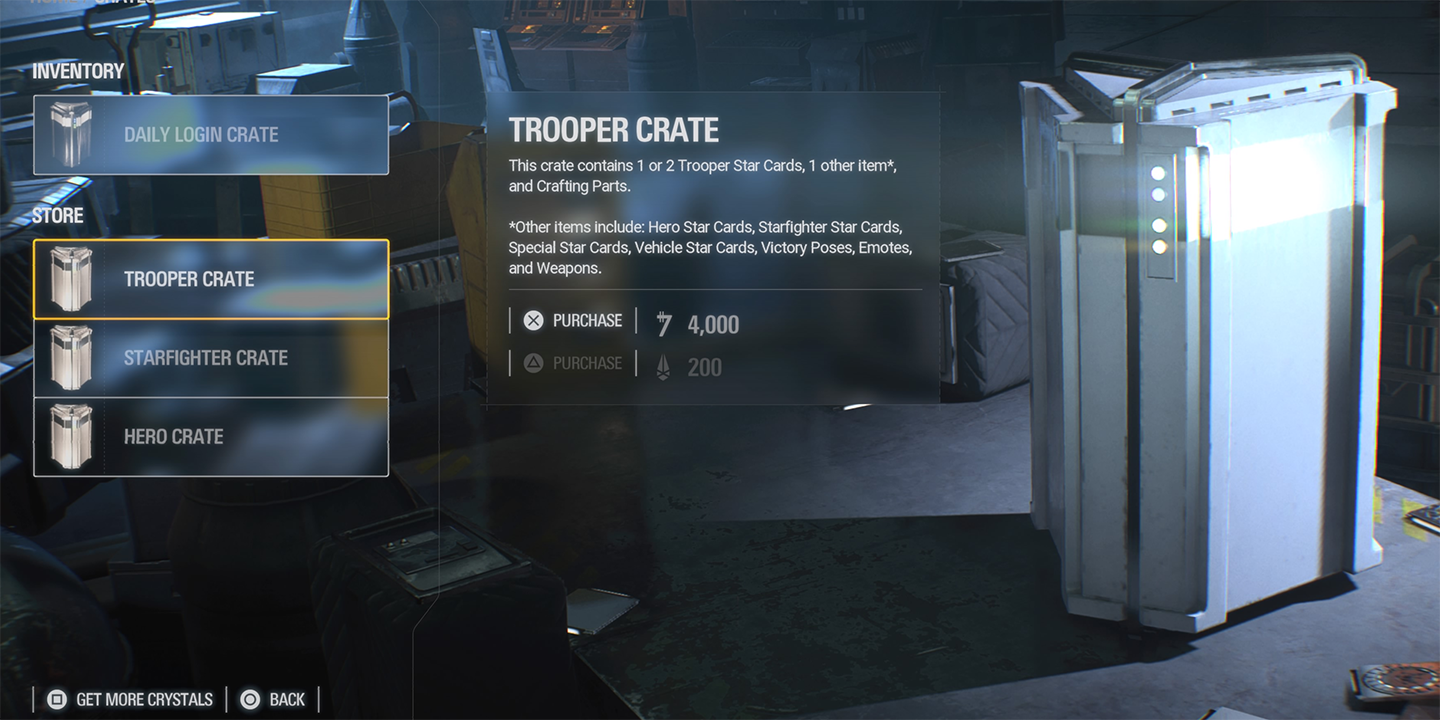This screenshot has height=720, width=1440.
Task: Select the Hero Crate icon
Action: click(x=72, y=436)
